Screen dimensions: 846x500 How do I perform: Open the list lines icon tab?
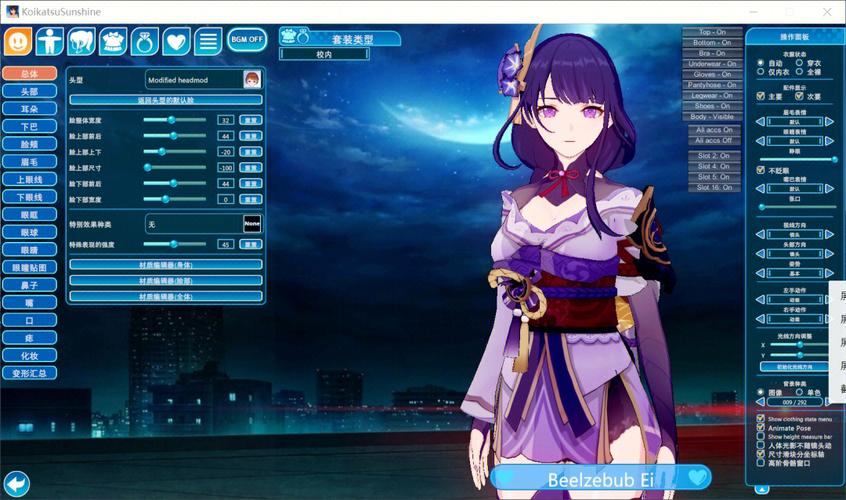(x=208, y=41)
